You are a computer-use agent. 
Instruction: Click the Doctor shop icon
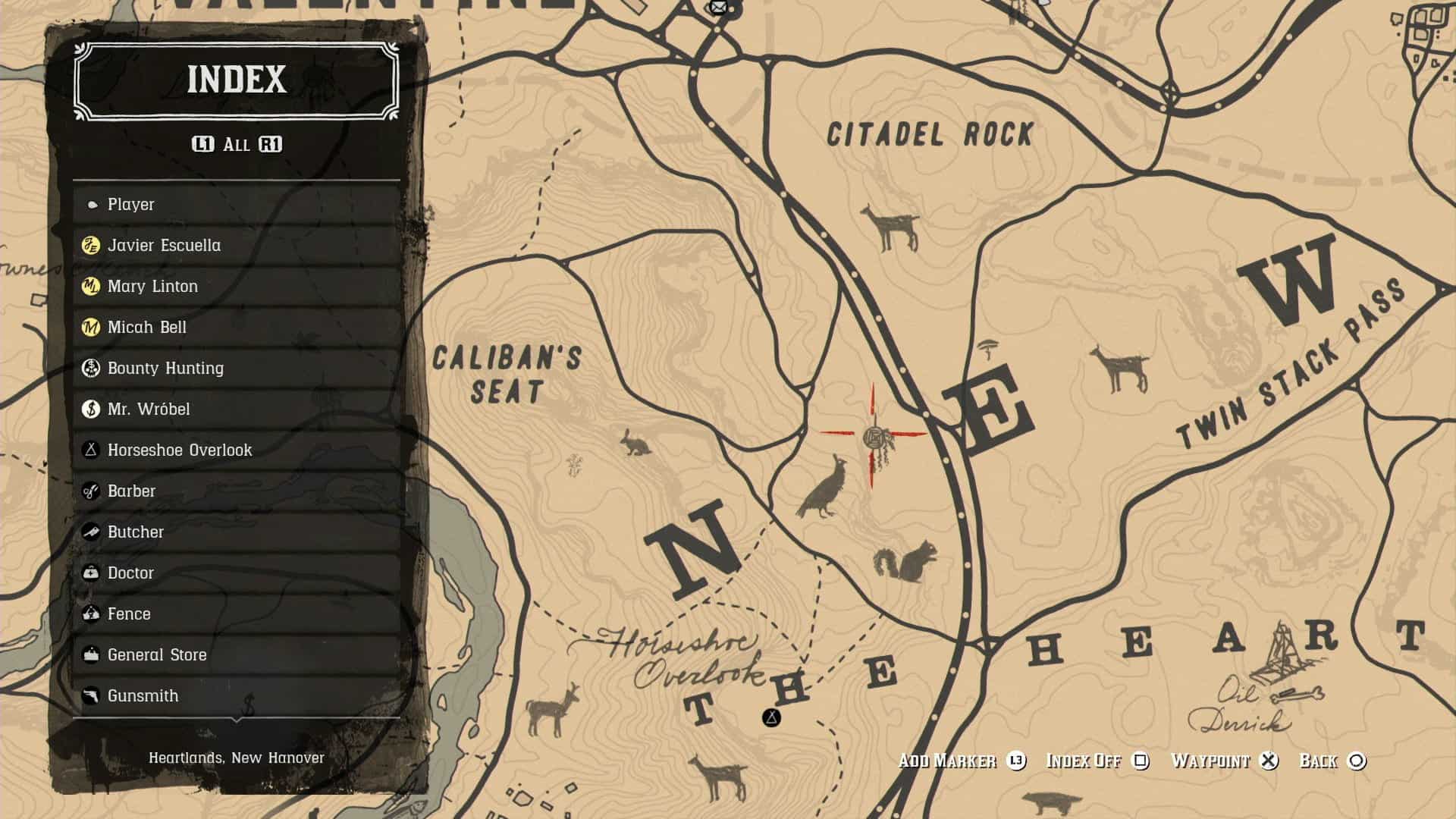point(93,573)
